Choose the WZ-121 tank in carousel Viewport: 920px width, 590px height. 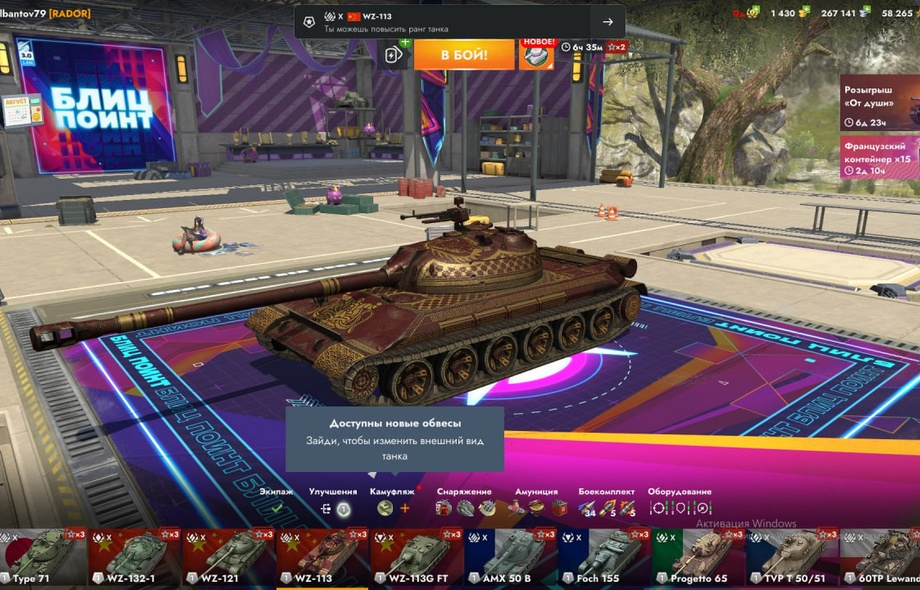(229, 557)
